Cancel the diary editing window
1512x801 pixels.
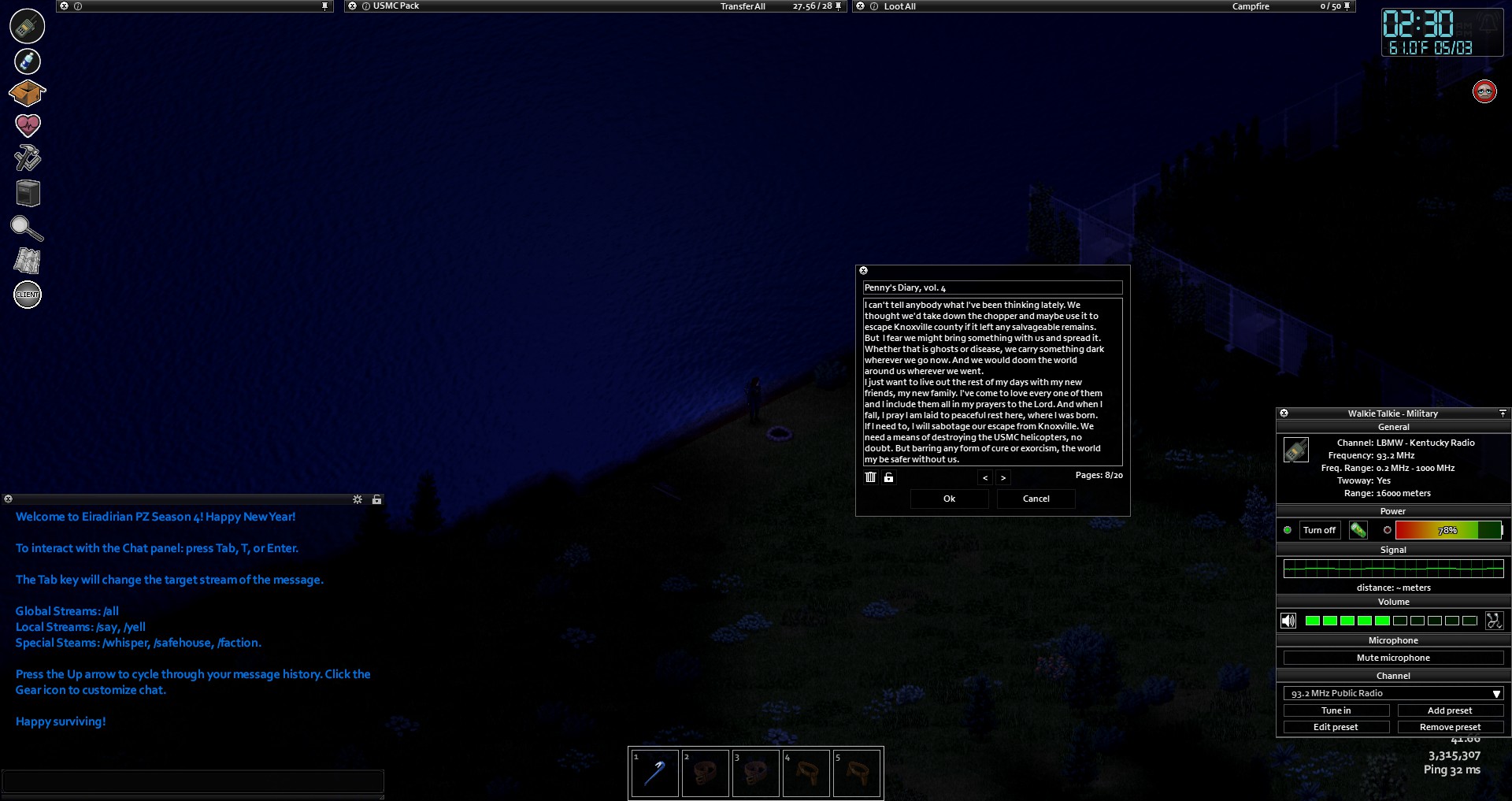pos(1036,499)
